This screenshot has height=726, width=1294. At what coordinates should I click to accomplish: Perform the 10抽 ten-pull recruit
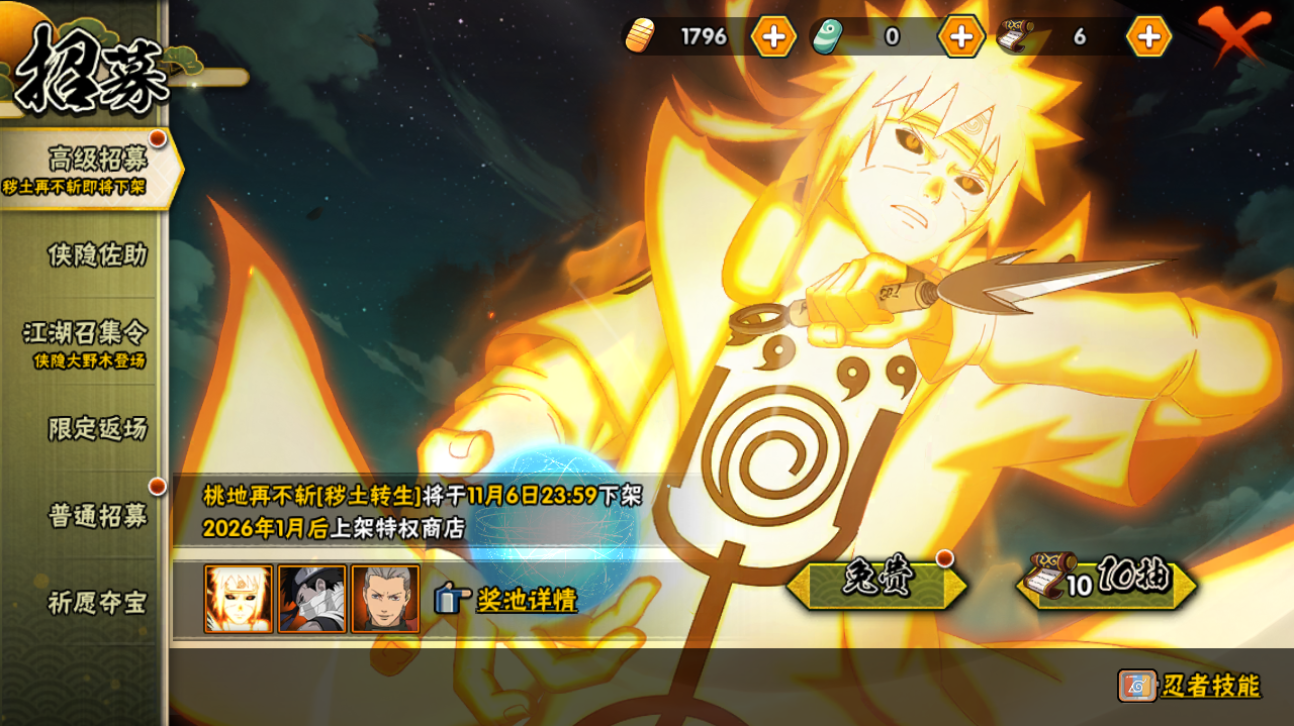click(1107, 584)
